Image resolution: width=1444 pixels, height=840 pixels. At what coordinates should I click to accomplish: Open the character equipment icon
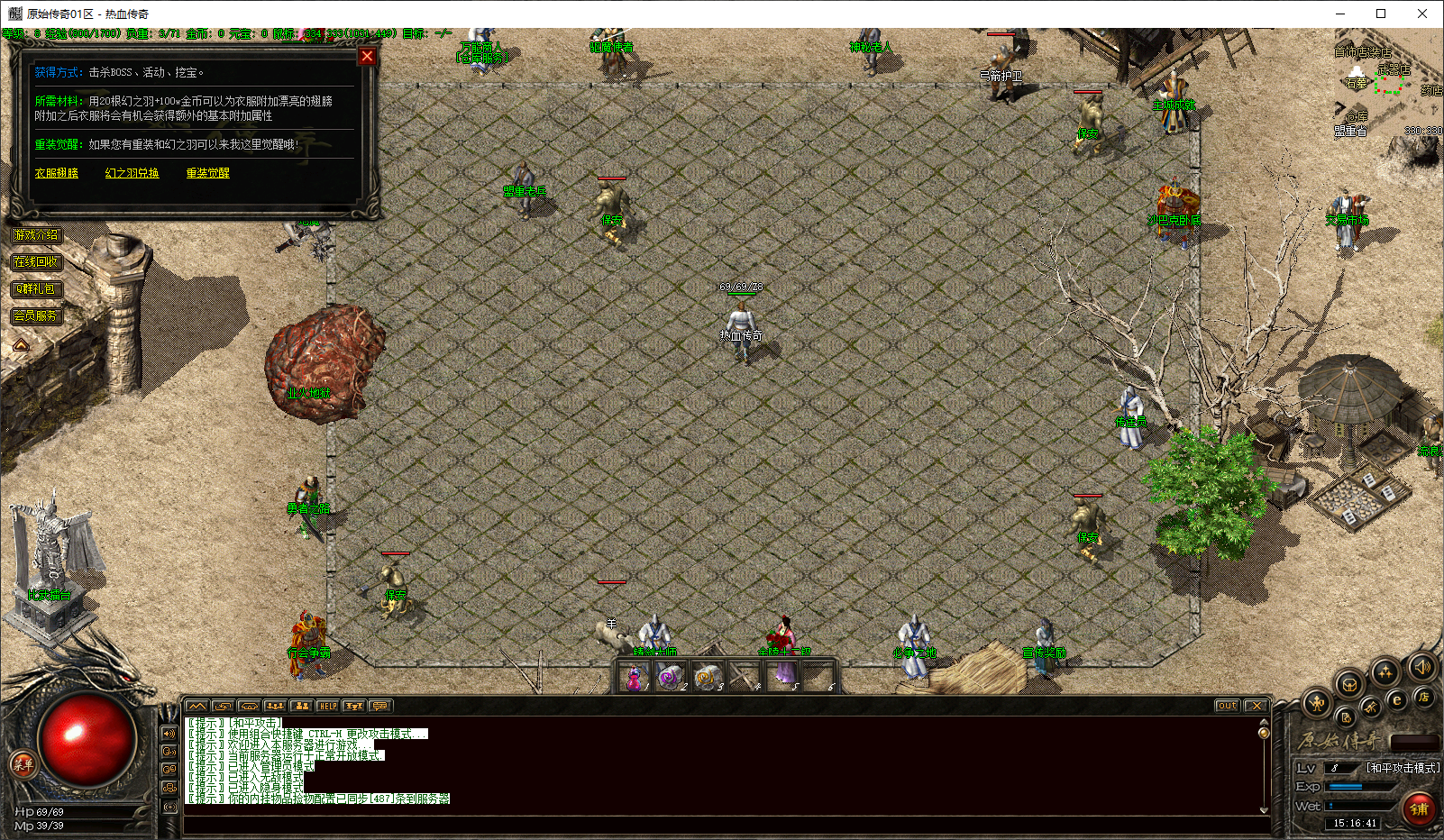[x=1317, y=703]
